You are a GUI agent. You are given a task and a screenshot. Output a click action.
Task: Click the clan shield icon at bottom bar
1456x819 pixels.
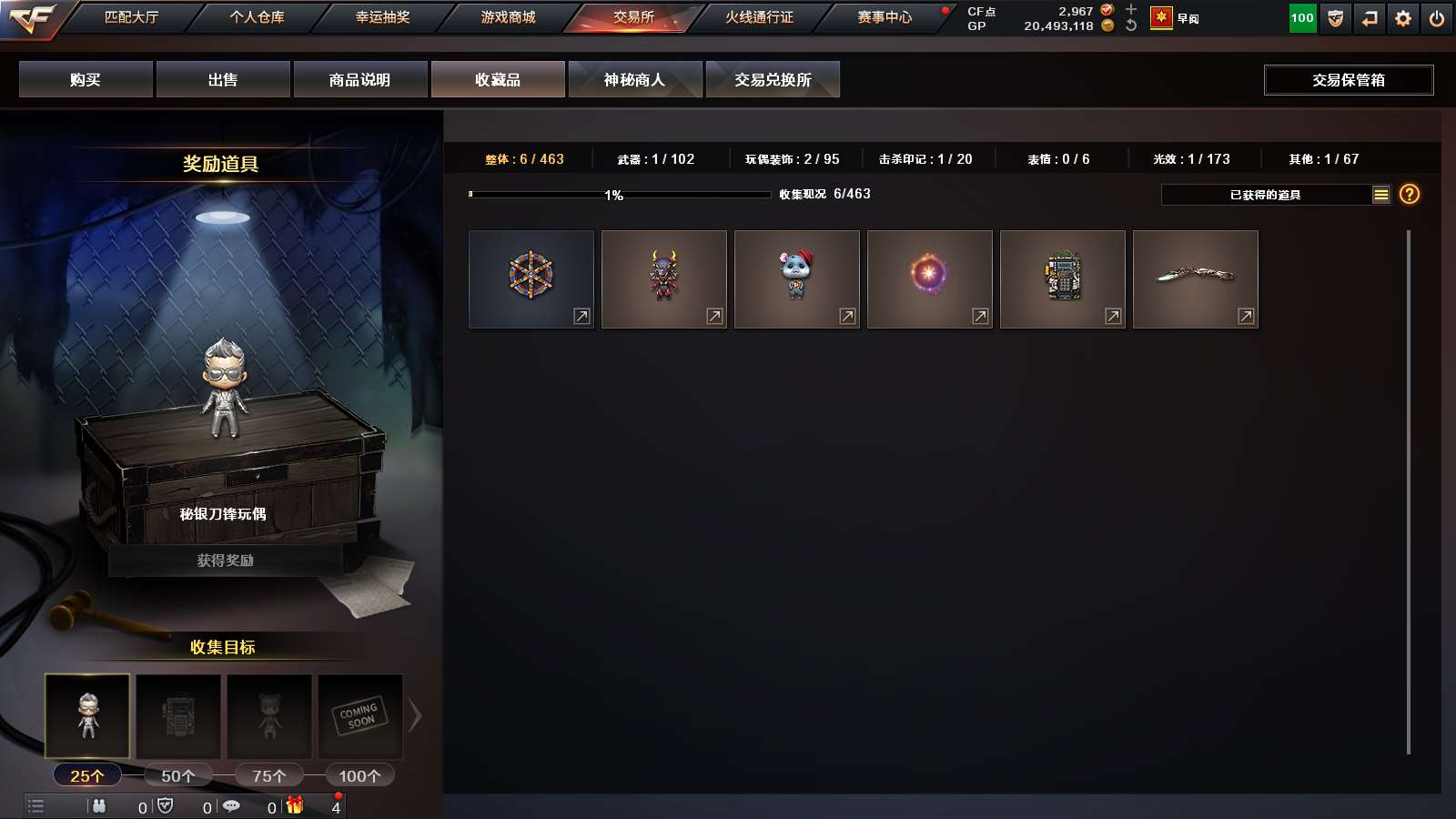tap(166, 806)
